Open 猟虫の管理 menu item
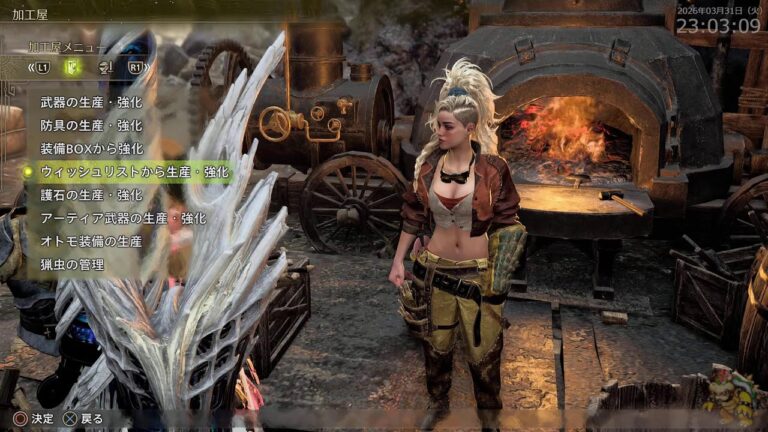The width and height of the screenshot is (768, 432). (x=72, y=264)
